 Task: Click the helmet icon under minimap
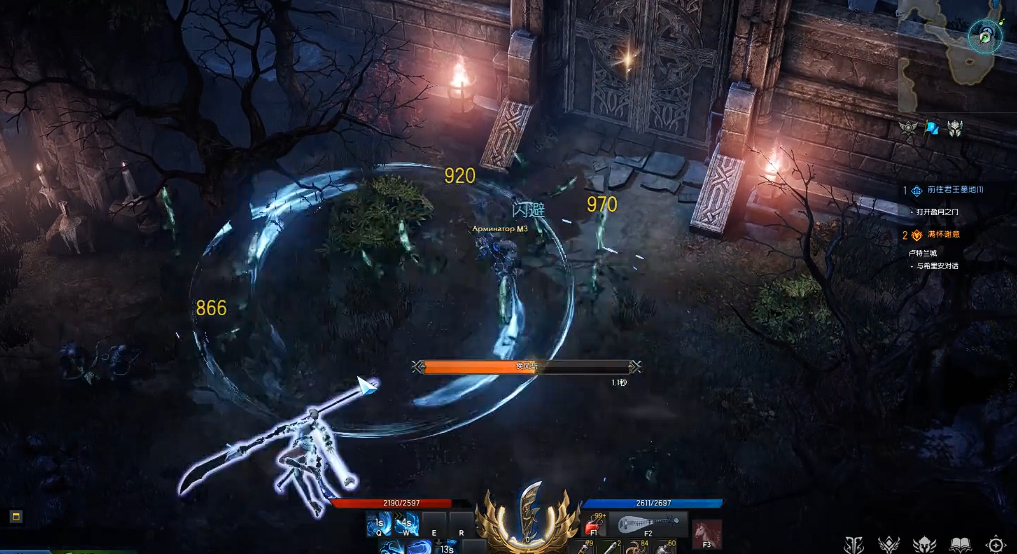pos(955,127)
